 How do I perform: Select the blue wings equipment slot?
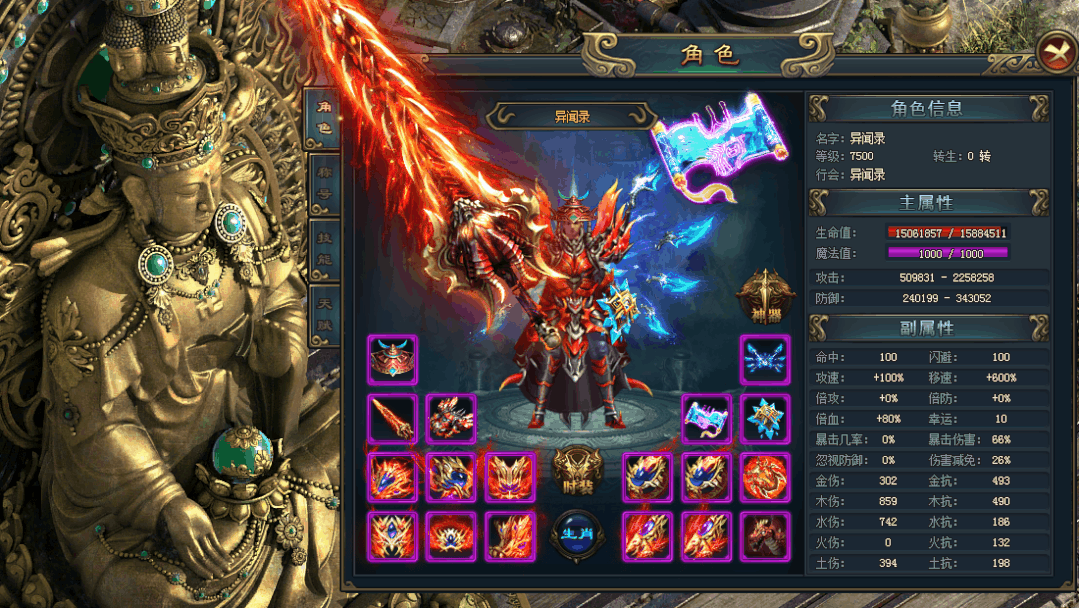tap(766, 360)
